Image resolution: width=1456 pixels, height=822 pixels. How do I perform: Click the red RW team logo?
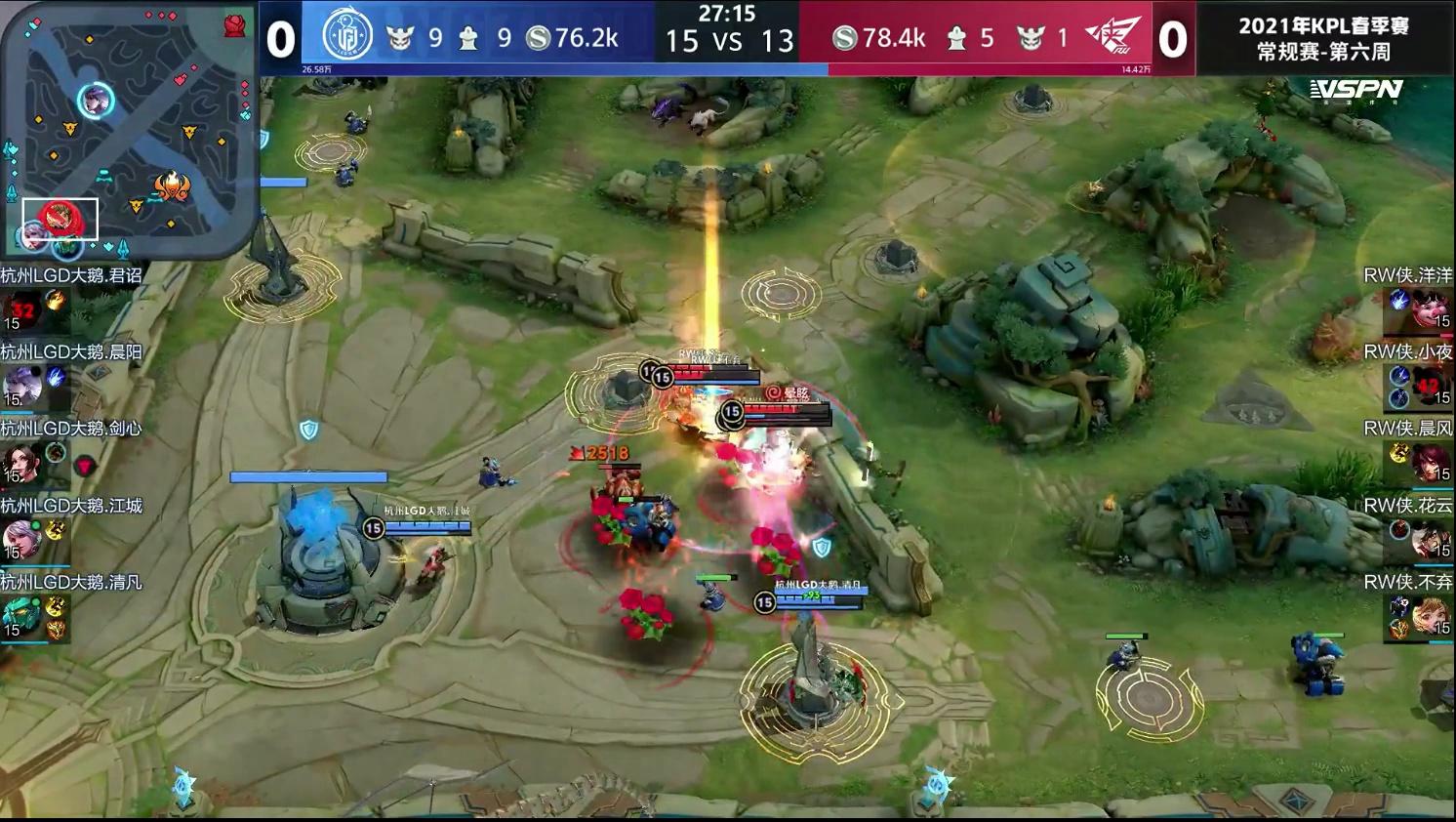[1112, 37]
